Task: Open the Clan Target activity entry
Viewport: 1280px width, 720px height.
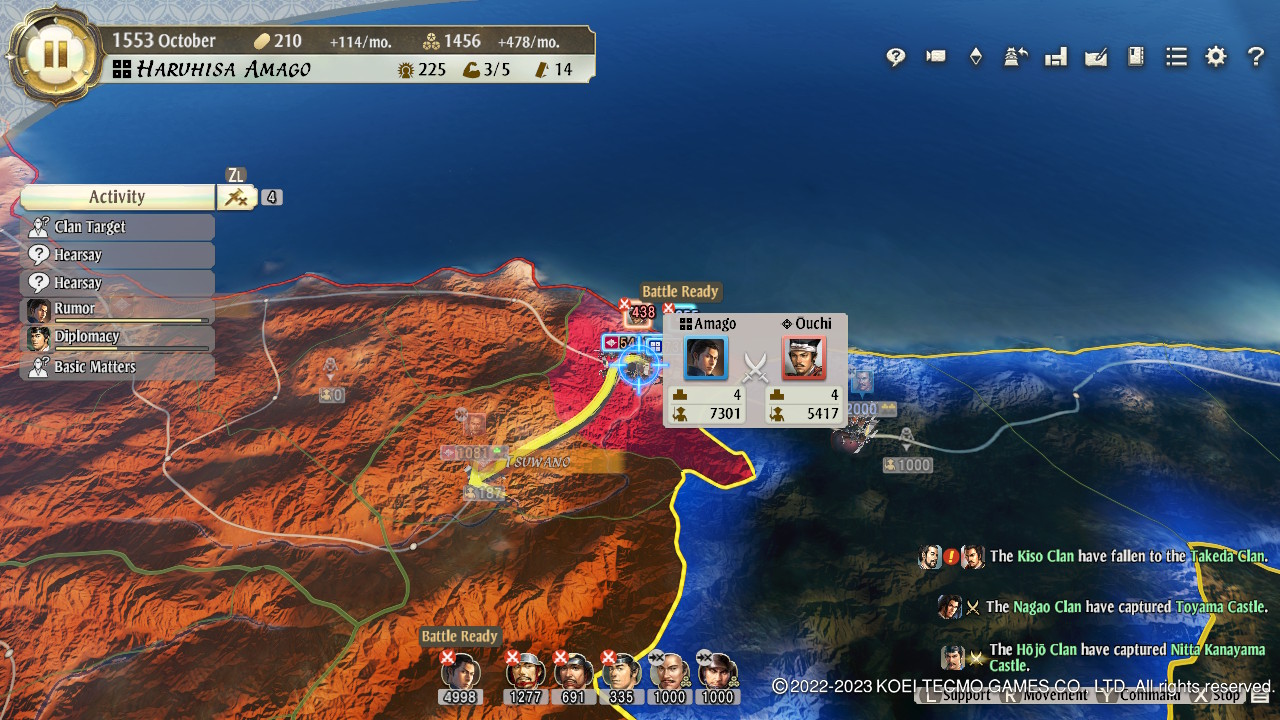Action: 117,227
